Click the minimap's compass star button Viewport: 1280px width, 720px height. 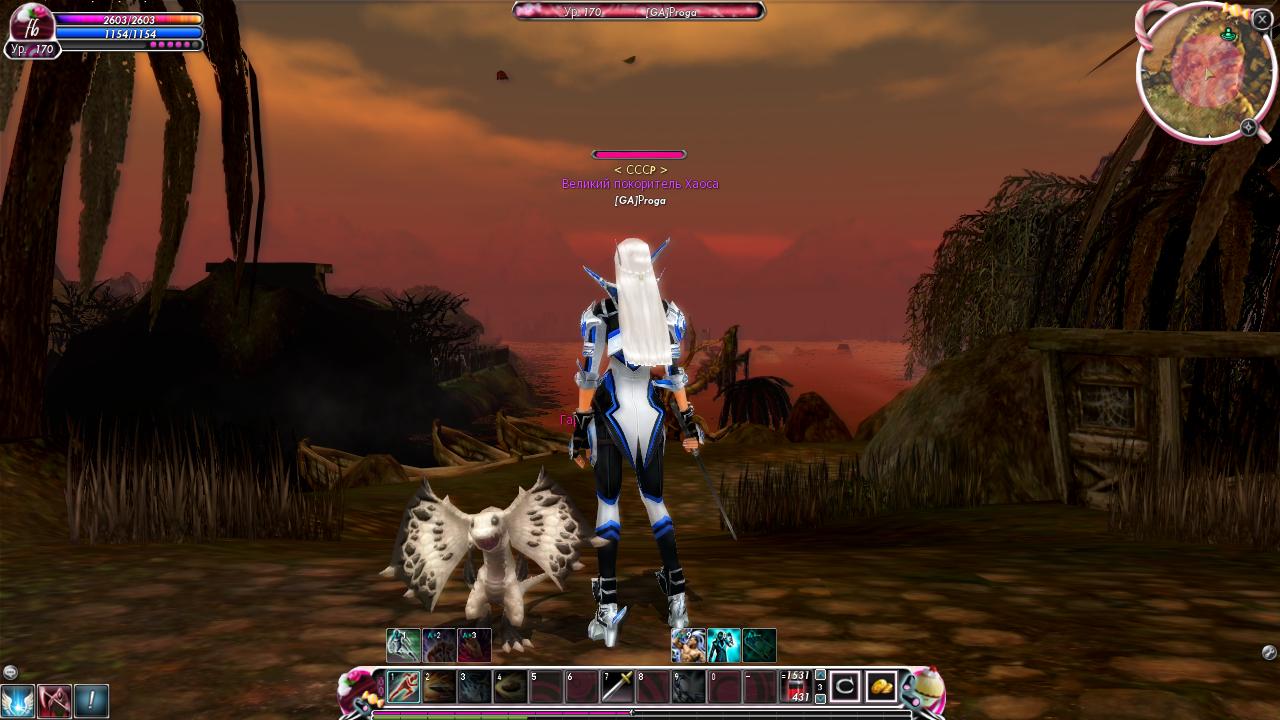(1249, 127)
